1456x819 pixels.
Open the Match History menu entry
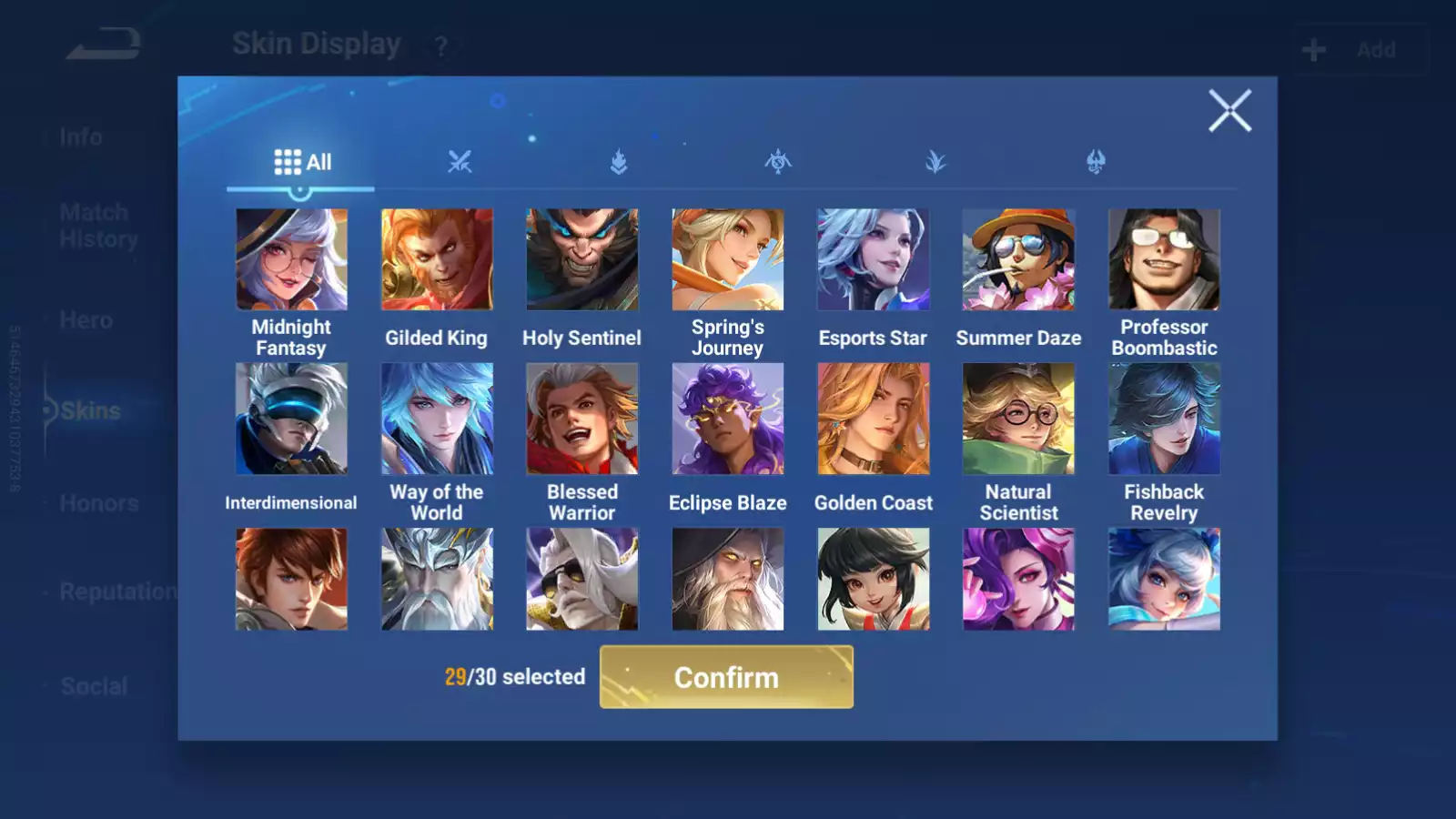point(98,226)
